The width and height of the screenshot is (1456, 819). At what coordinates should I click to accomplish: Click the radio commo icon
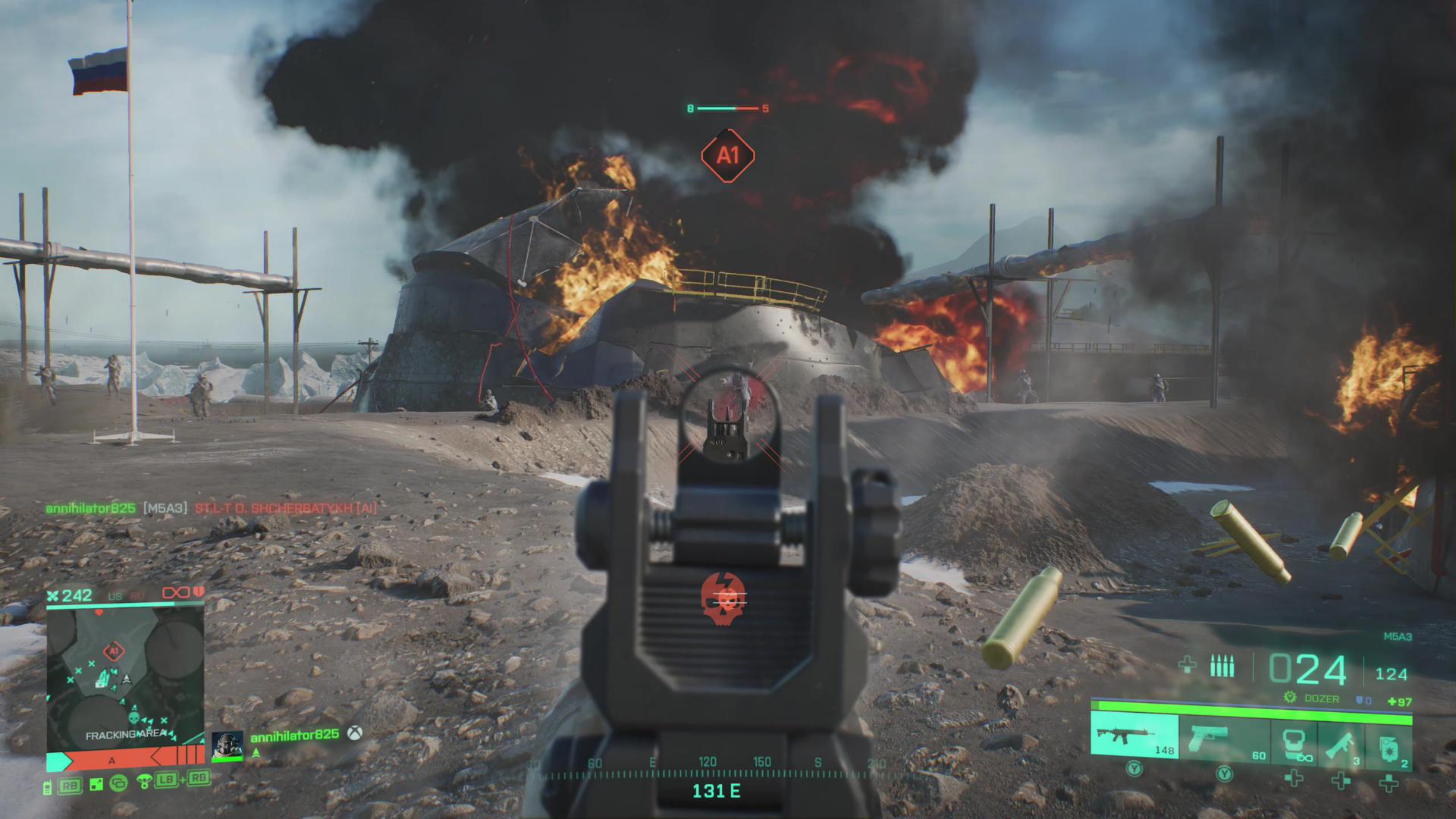pyautogui.click(x=48, y=786)
